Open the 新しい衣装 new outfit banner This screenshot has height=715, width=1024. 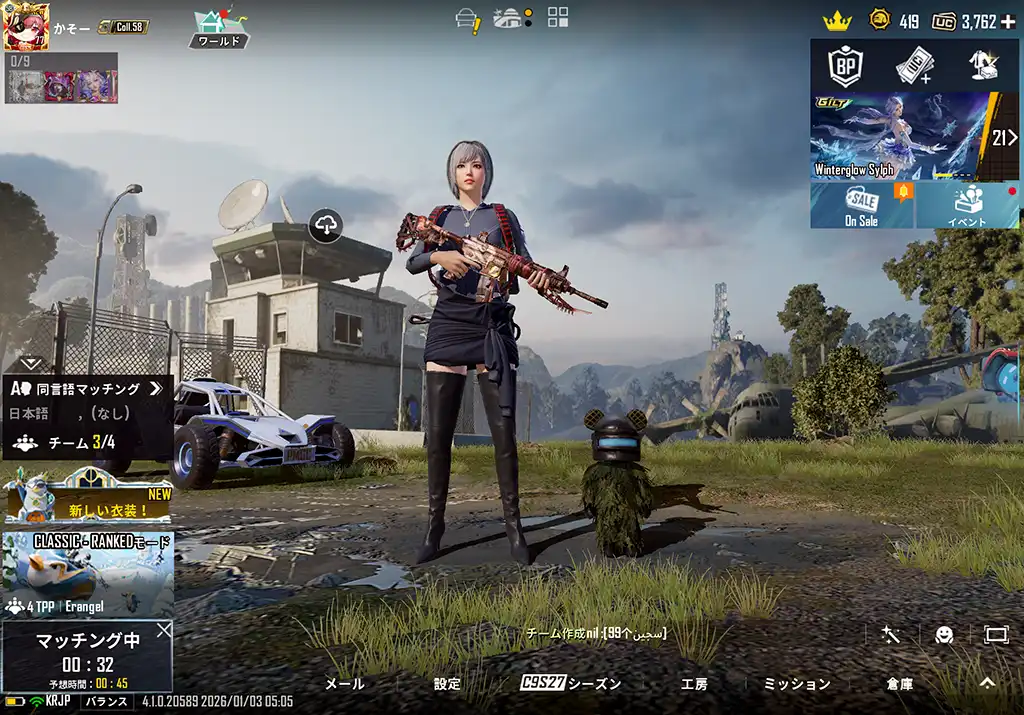(x=88, y=497)
